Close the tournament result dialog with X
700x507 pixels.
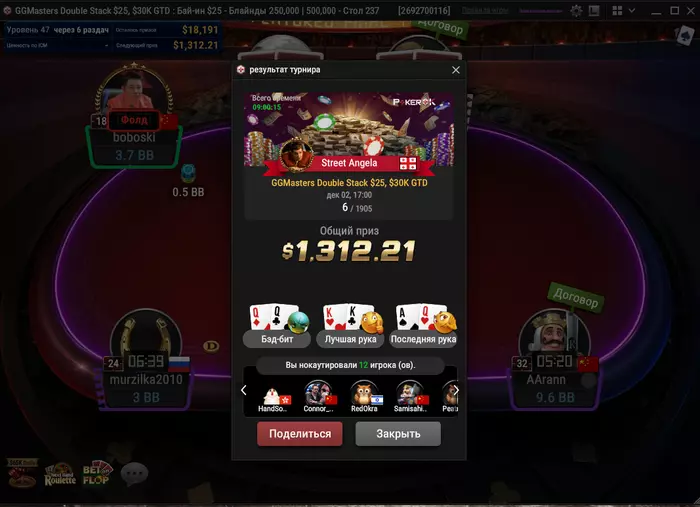pyautogui.click(x=456, y=70)
